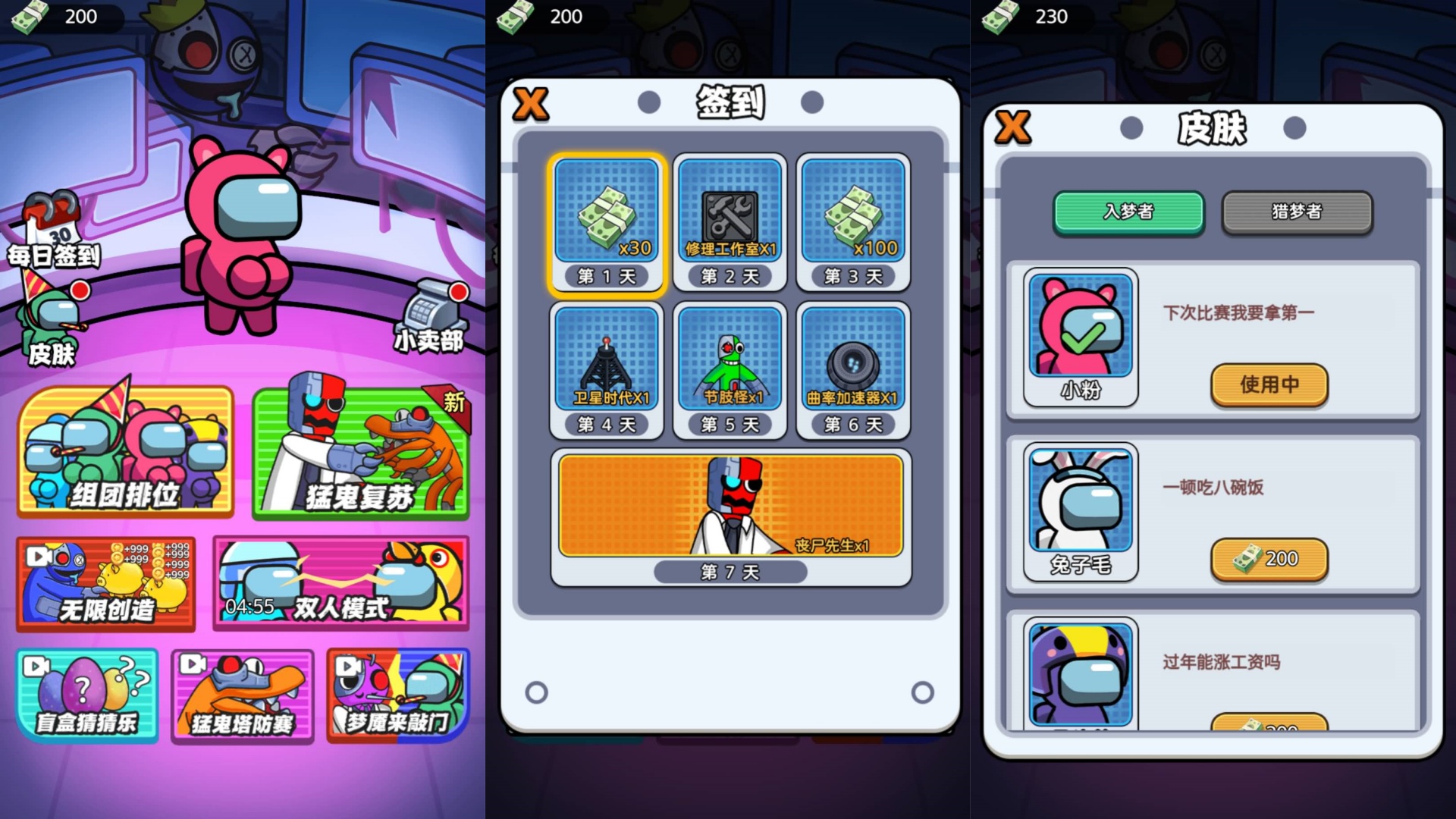1456x819 pixels.
Task: Switch to the 猎梦者 tab
Action: (x=1297, y=213)
